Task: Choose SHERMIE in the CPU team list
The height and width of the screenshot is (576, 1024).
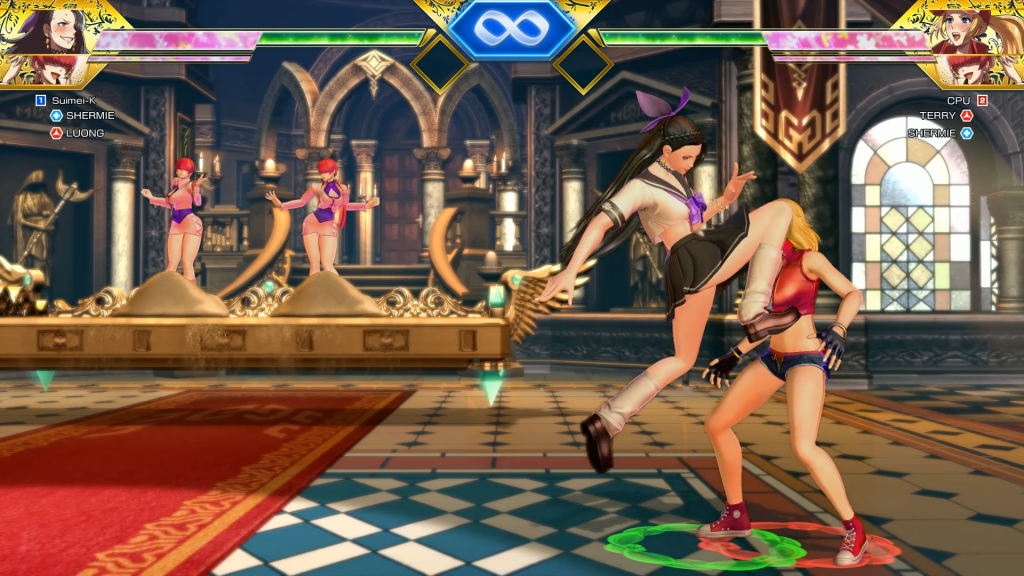Action: click(x=931, y=132)
